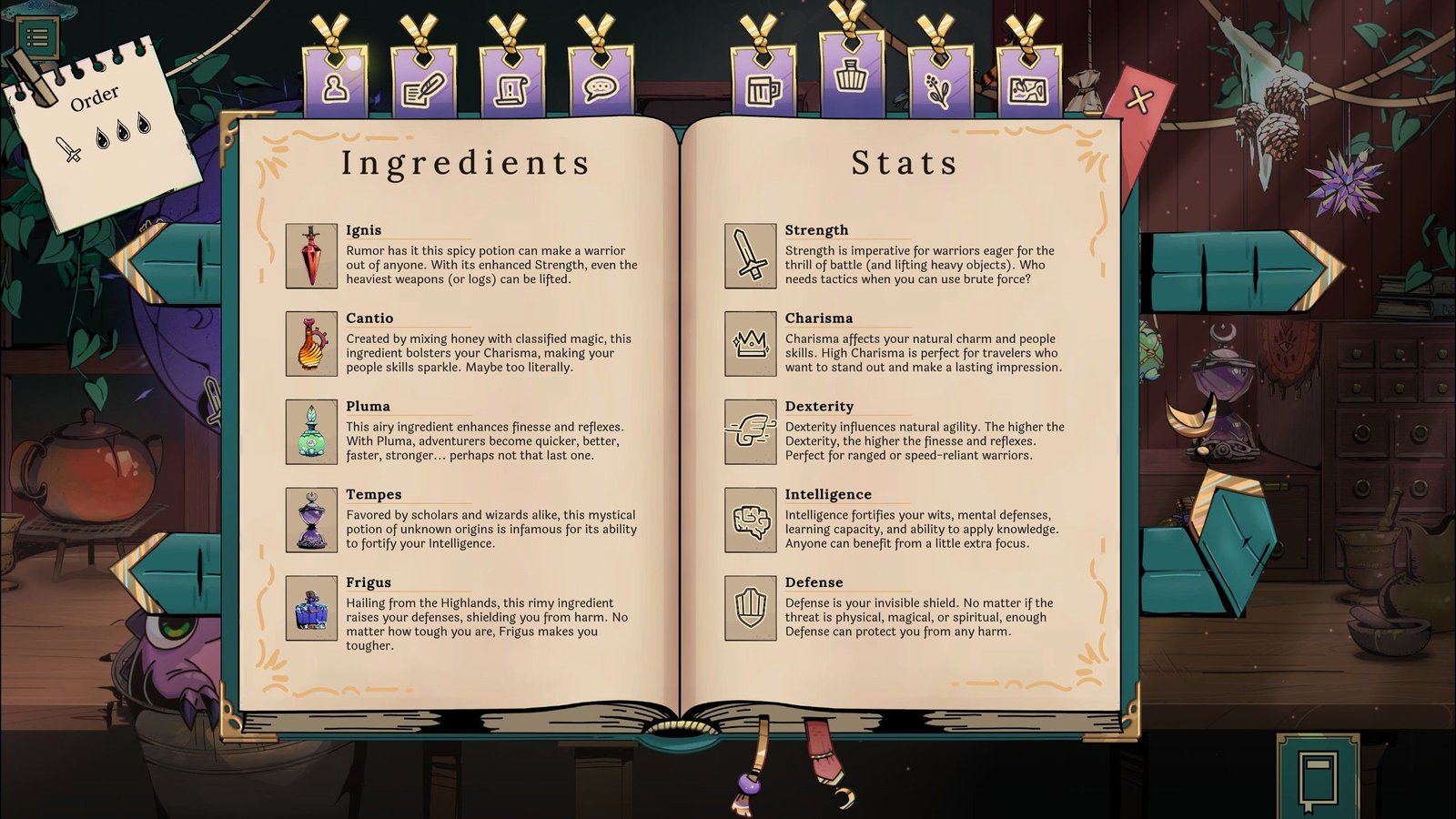Viewport: 1456px width, 819px height.
Task: Click the Strength sword stat icon
Action: pyautogui.click(x=751, y=257)
